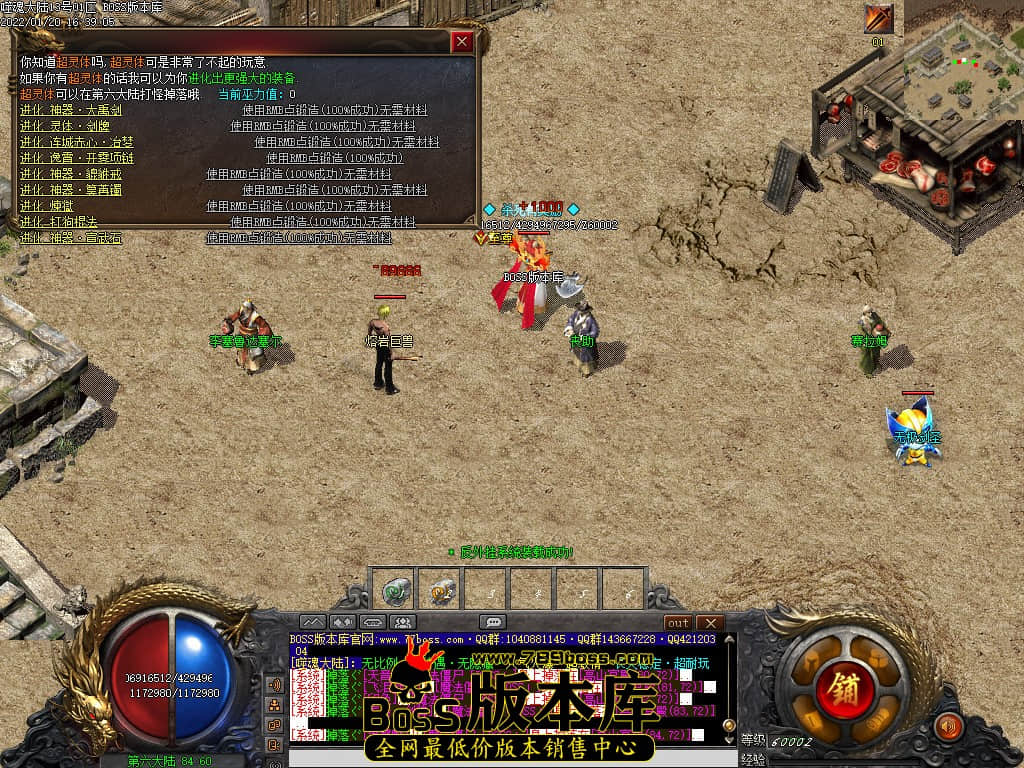Choose the 进化 神器·大禹剑 option
This screenshot has height=768, width=1024.
[x=71, y=110]
